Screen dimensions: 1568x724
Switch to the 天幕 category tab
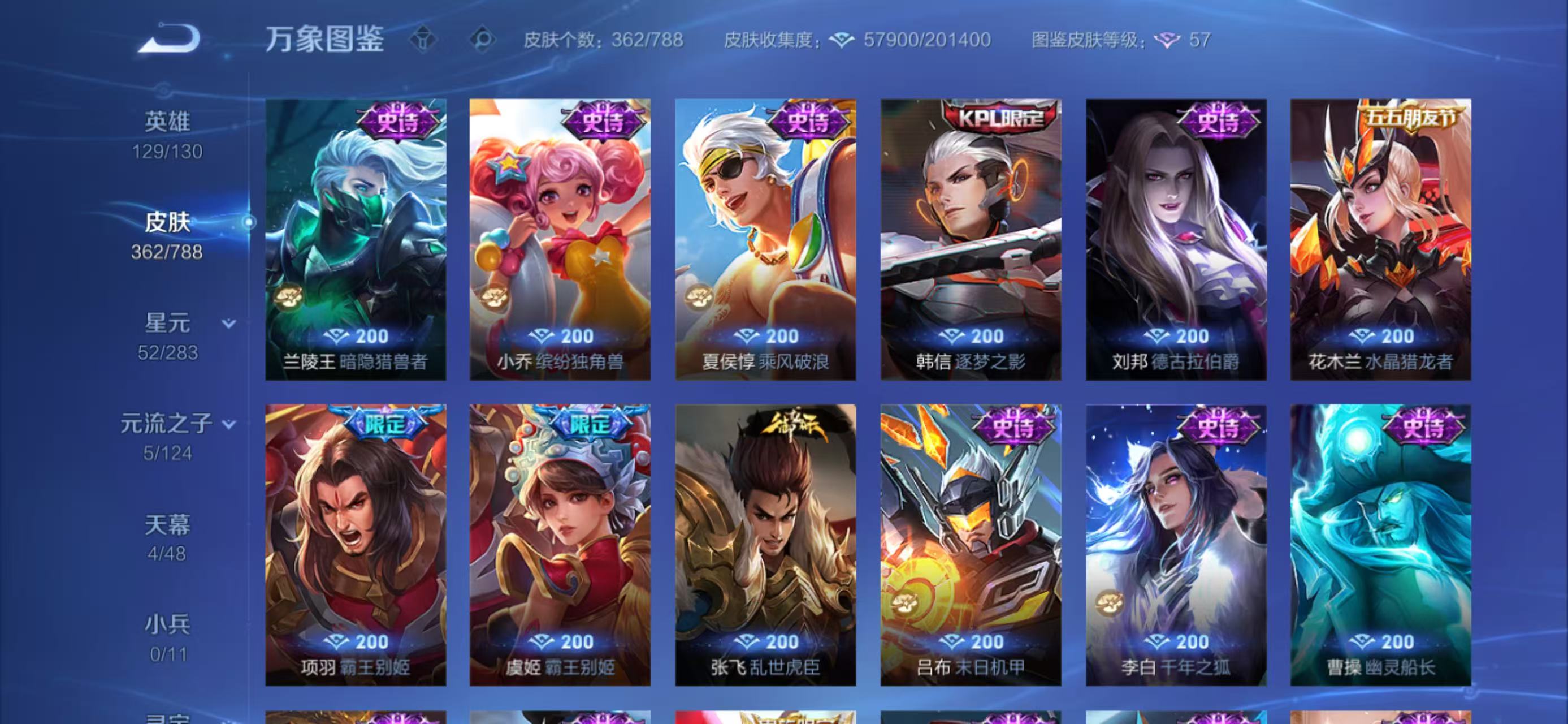click(x=168, y=525)
